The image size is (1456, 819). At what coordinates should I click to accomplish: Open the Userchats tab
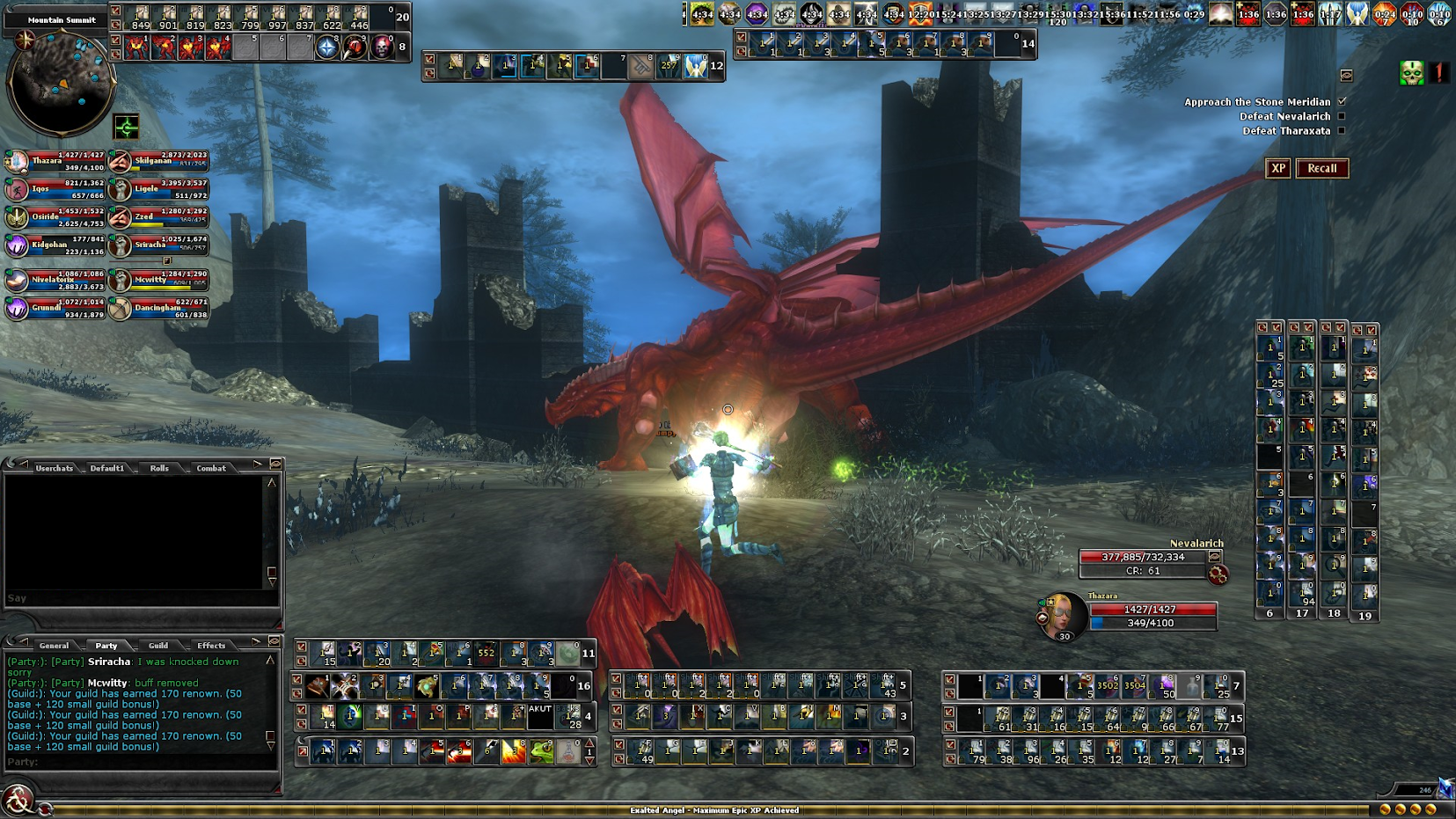(55, 468)
